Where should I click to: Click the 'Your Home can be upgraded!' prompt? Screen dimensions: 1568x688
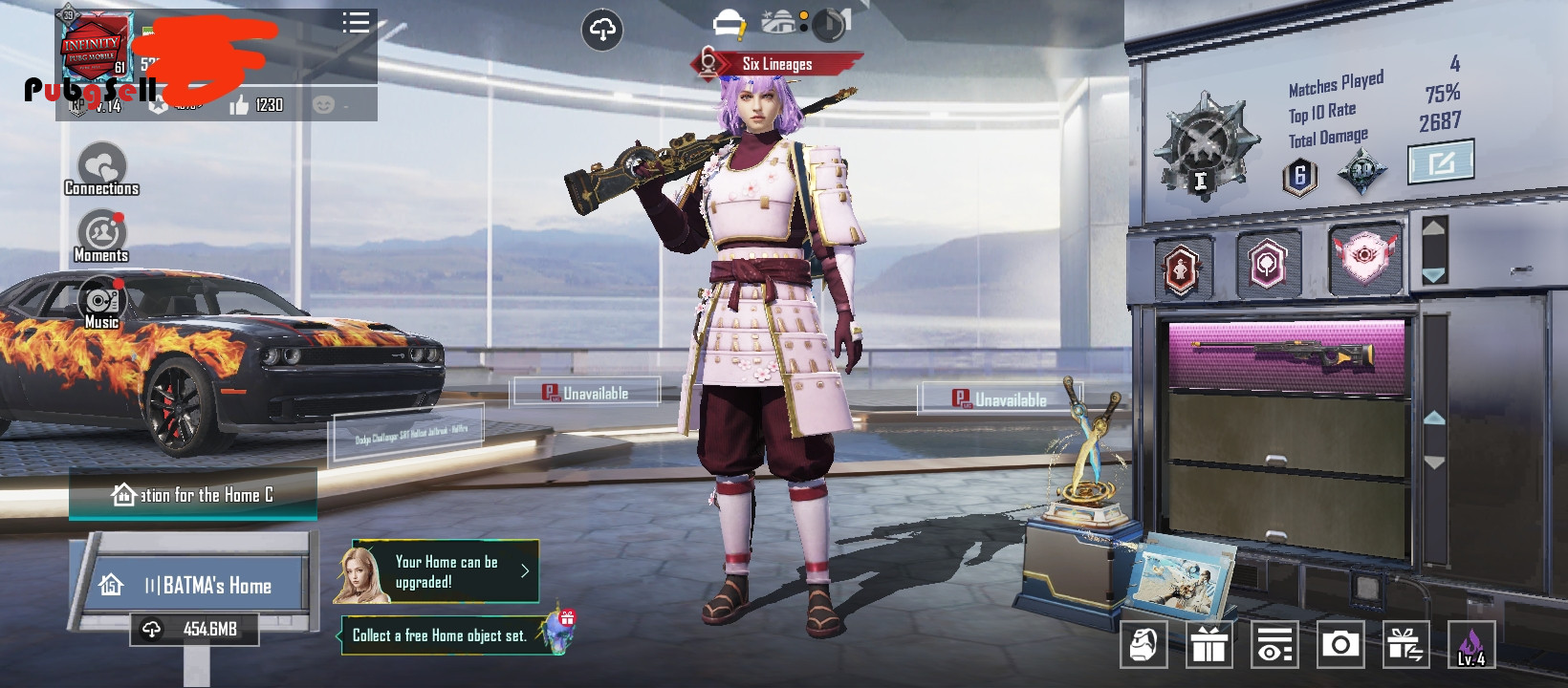(446, 571)
